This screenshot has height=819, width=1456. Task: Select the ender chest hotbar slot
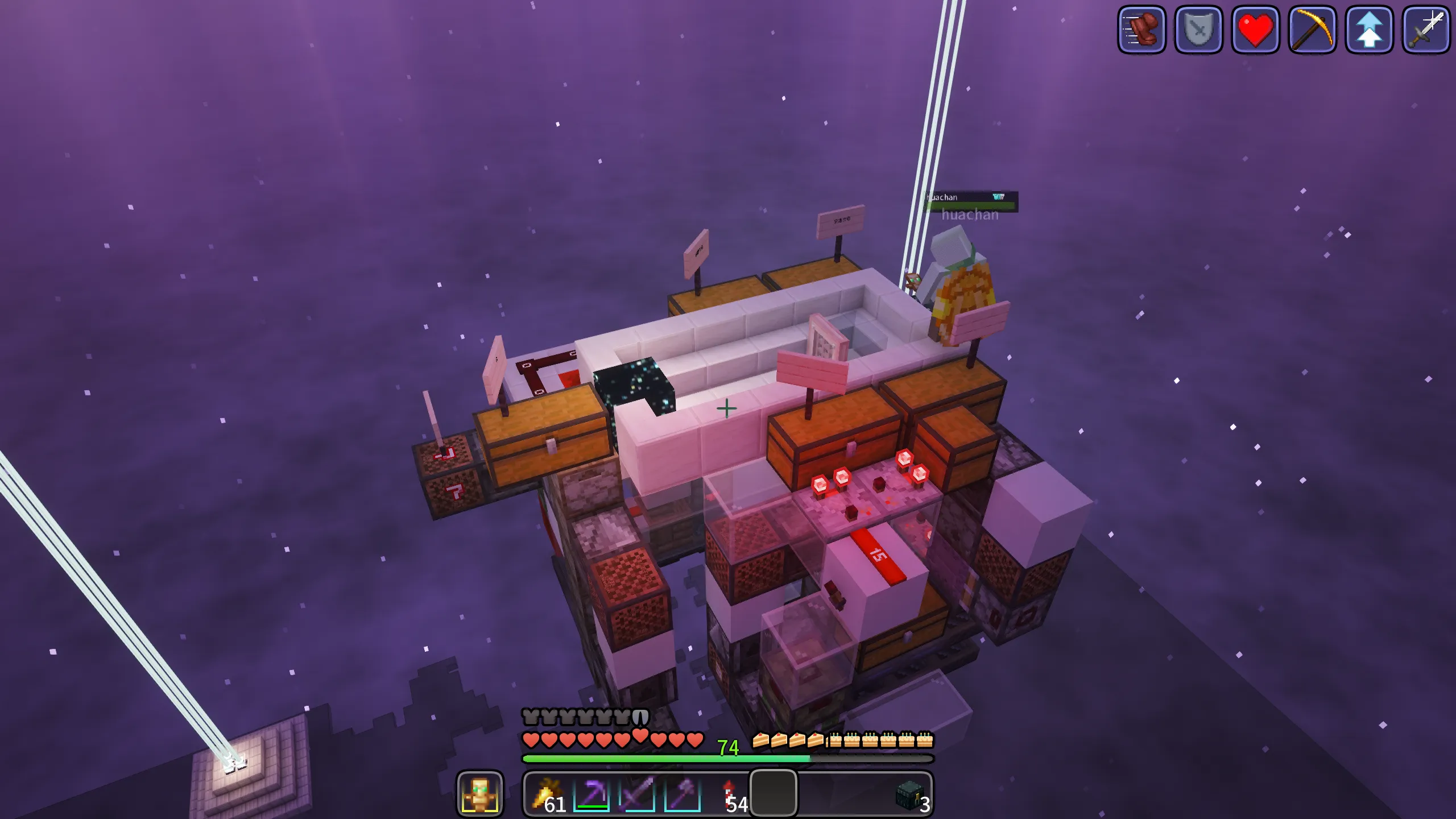(x=909, y=794)
